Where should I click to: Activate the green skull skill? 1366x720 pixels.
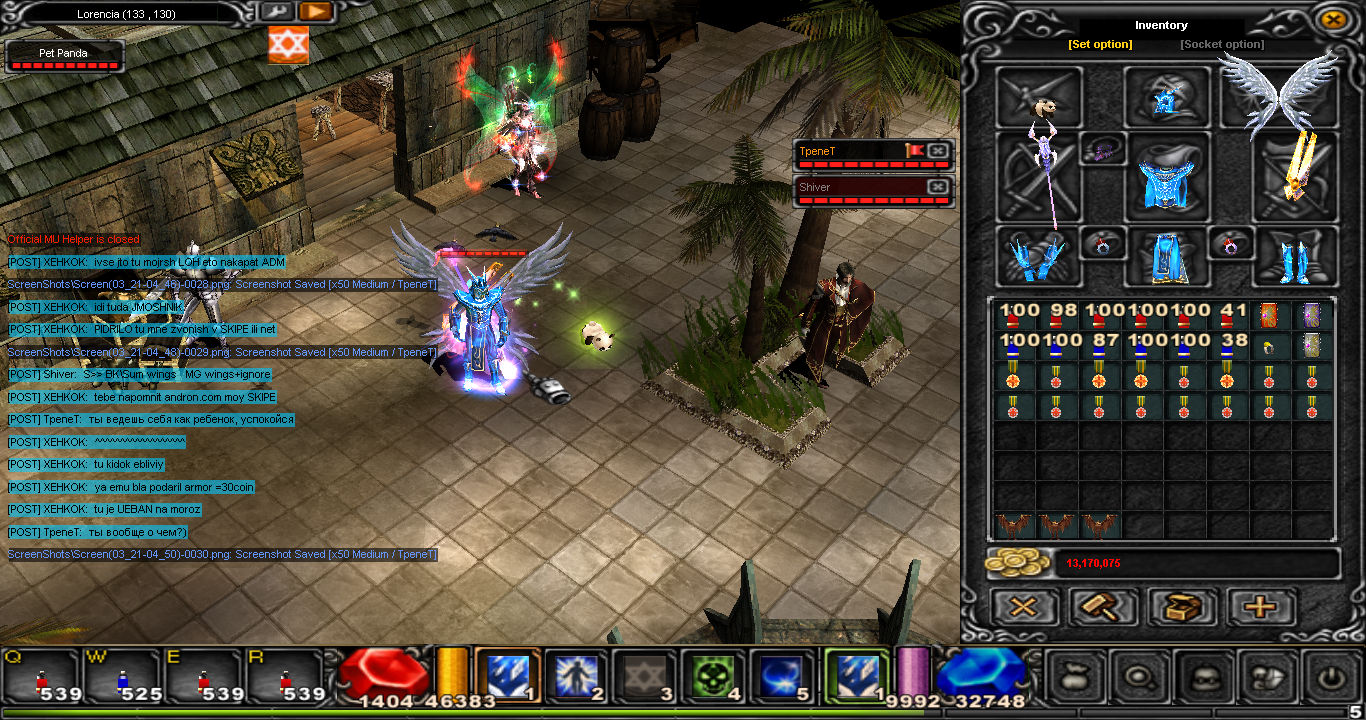click(714, 676)
